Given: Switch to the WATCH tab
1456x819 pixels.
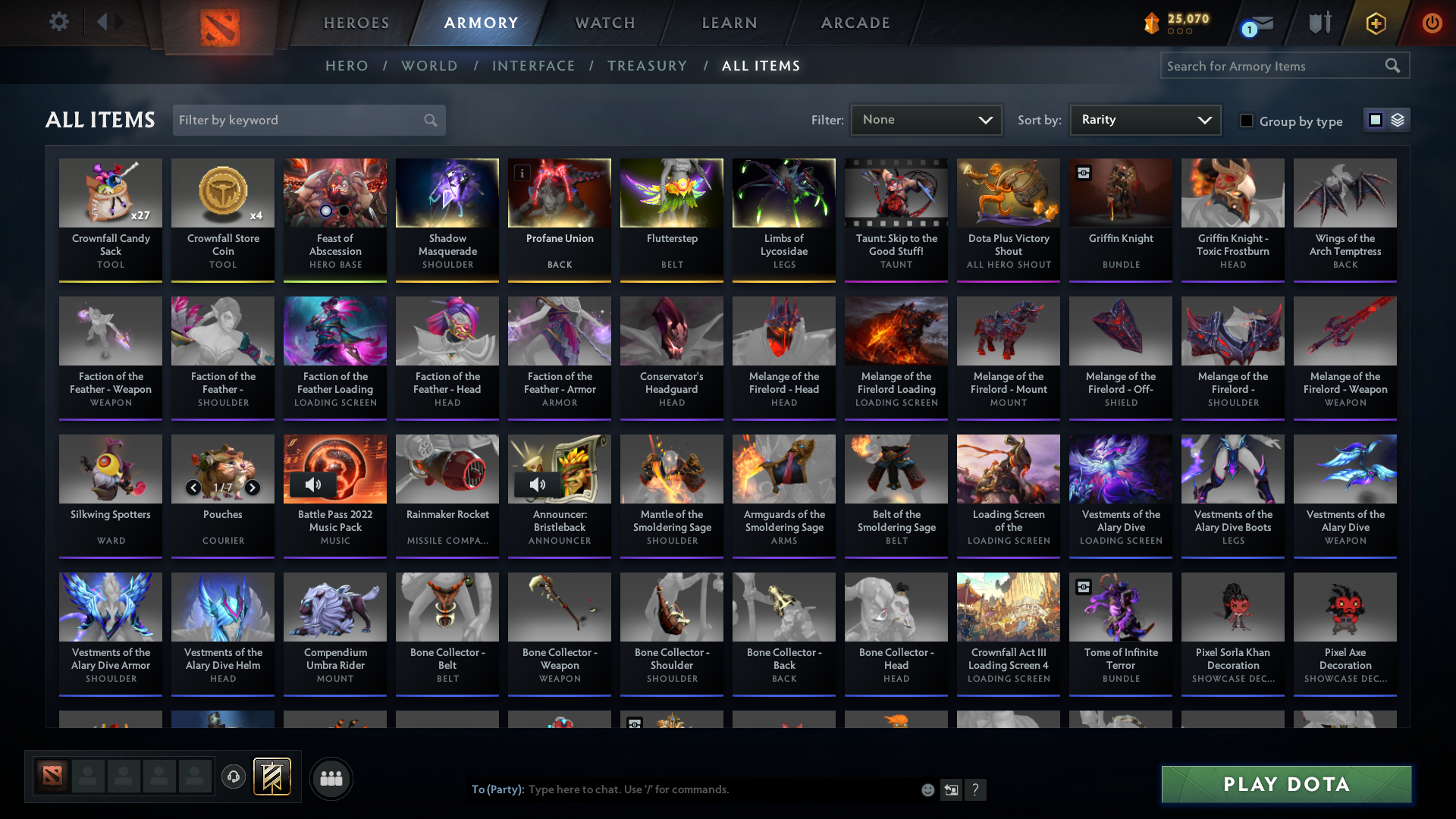Looking at the screenshot, I should pos(604,23).
